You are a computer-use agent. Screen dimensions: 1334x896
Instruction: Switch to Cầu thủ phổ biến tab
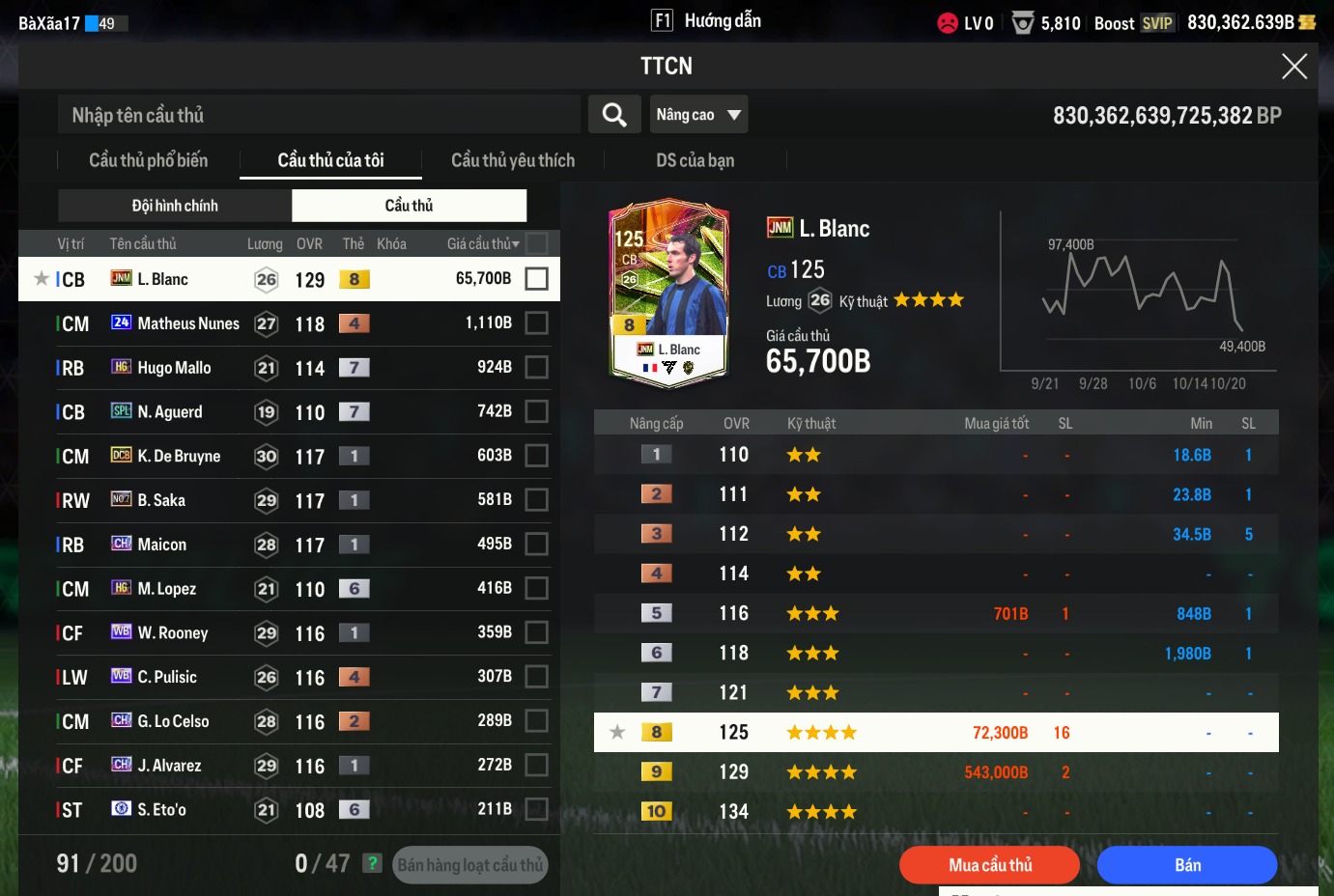click(148, 160)
